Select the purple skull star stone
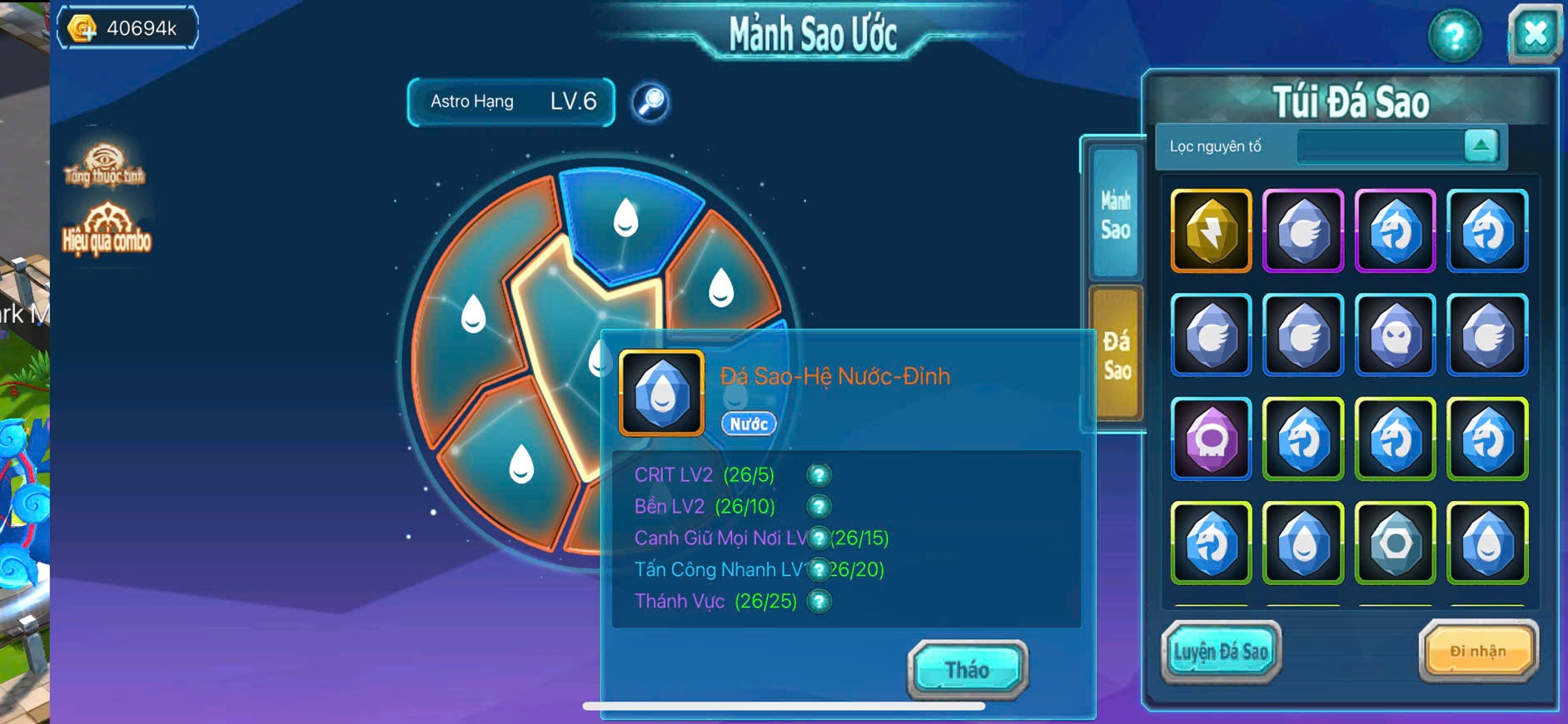 pyautogui.click(x=1211, y=439)
